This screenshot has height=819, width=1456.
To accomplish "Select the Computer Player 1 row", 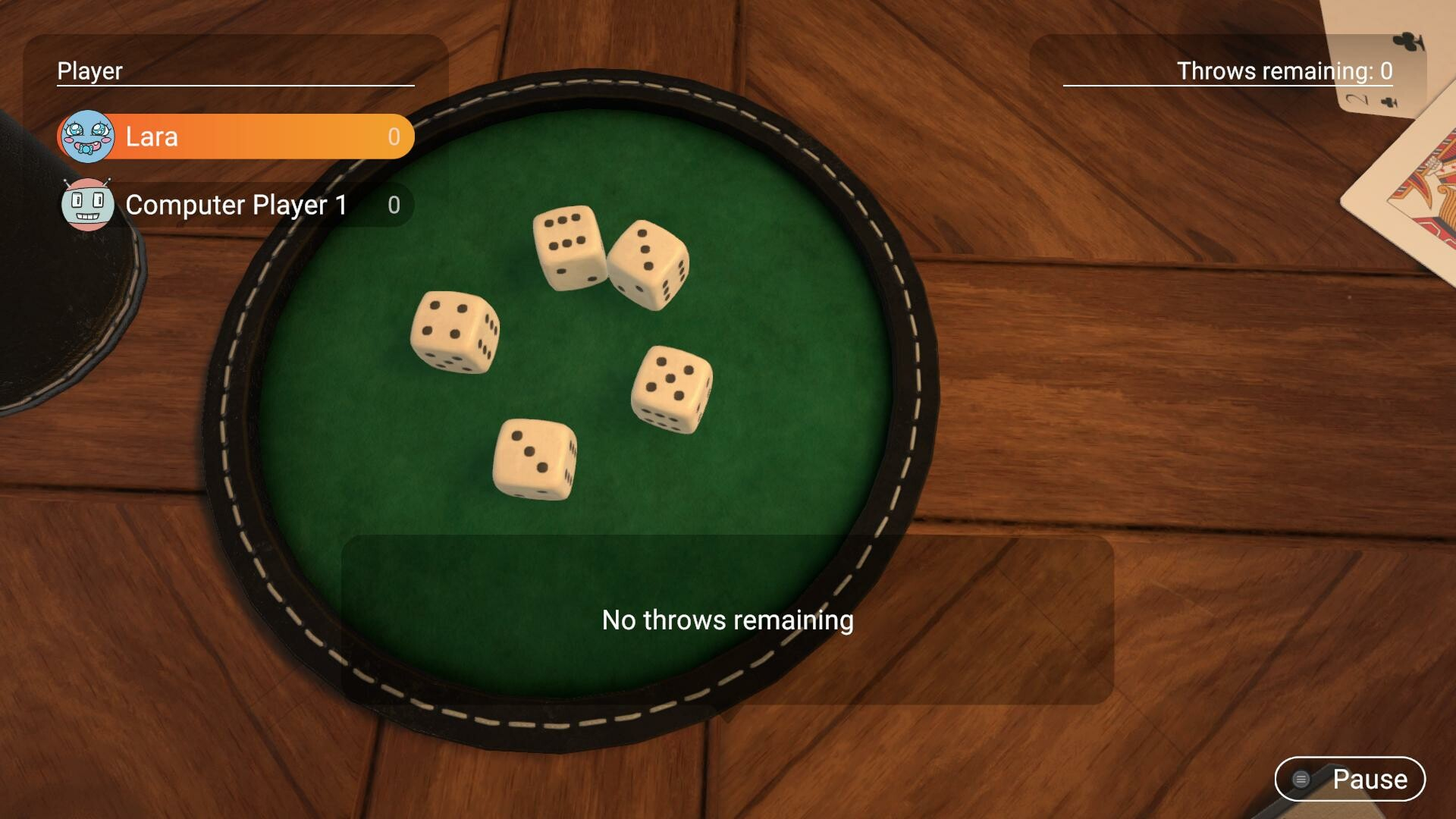I will 237,205.
